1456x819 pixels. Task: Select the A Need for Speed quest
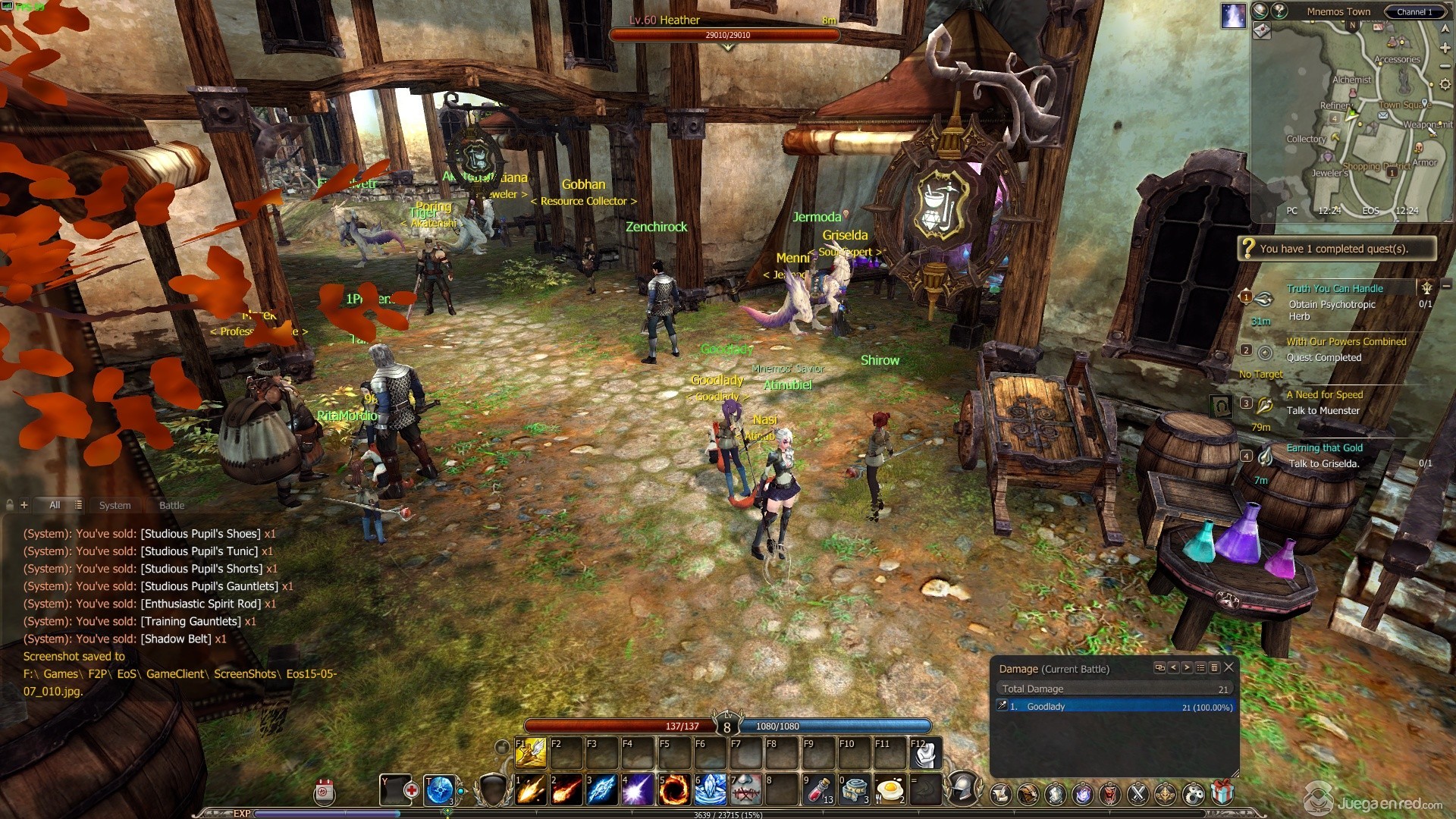point(1324,395)
